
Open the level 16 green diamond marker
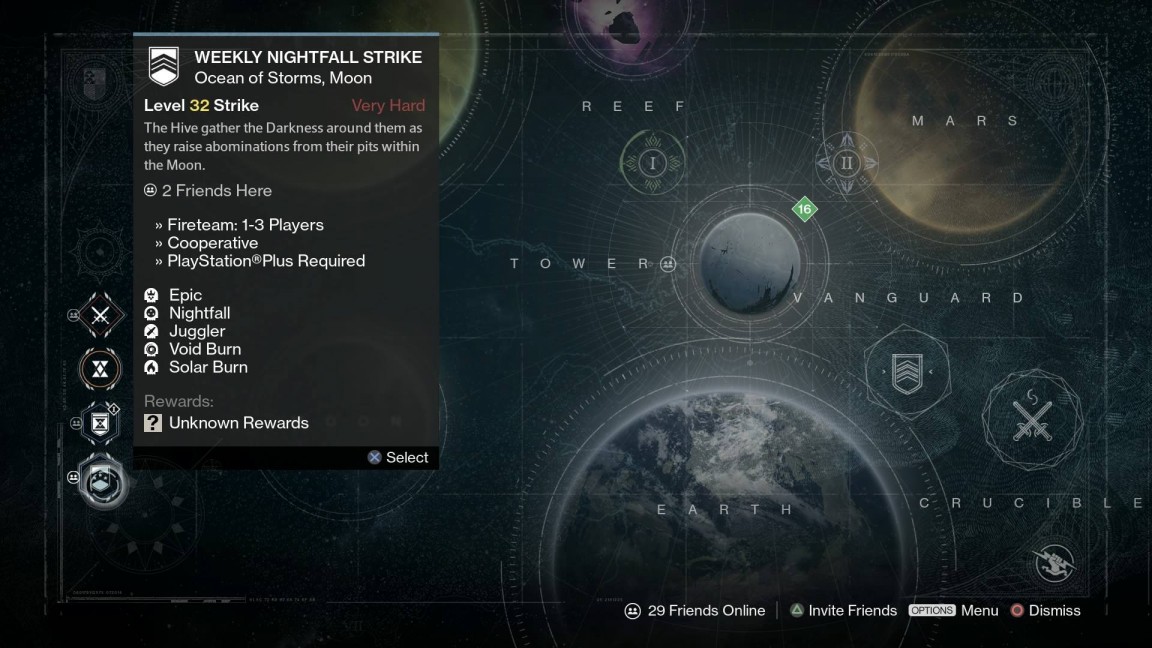click(804, 210)
